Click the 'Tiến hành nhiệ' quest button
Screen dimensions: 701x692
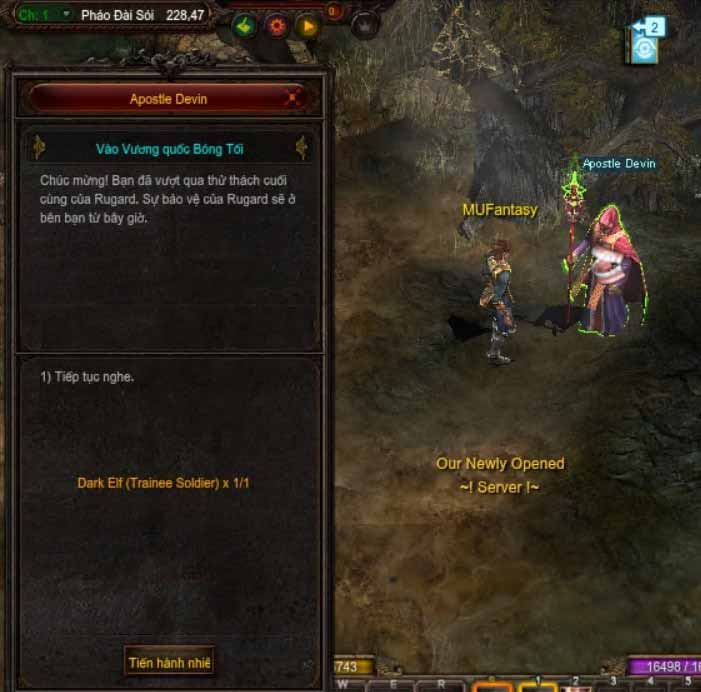point(170,662)
